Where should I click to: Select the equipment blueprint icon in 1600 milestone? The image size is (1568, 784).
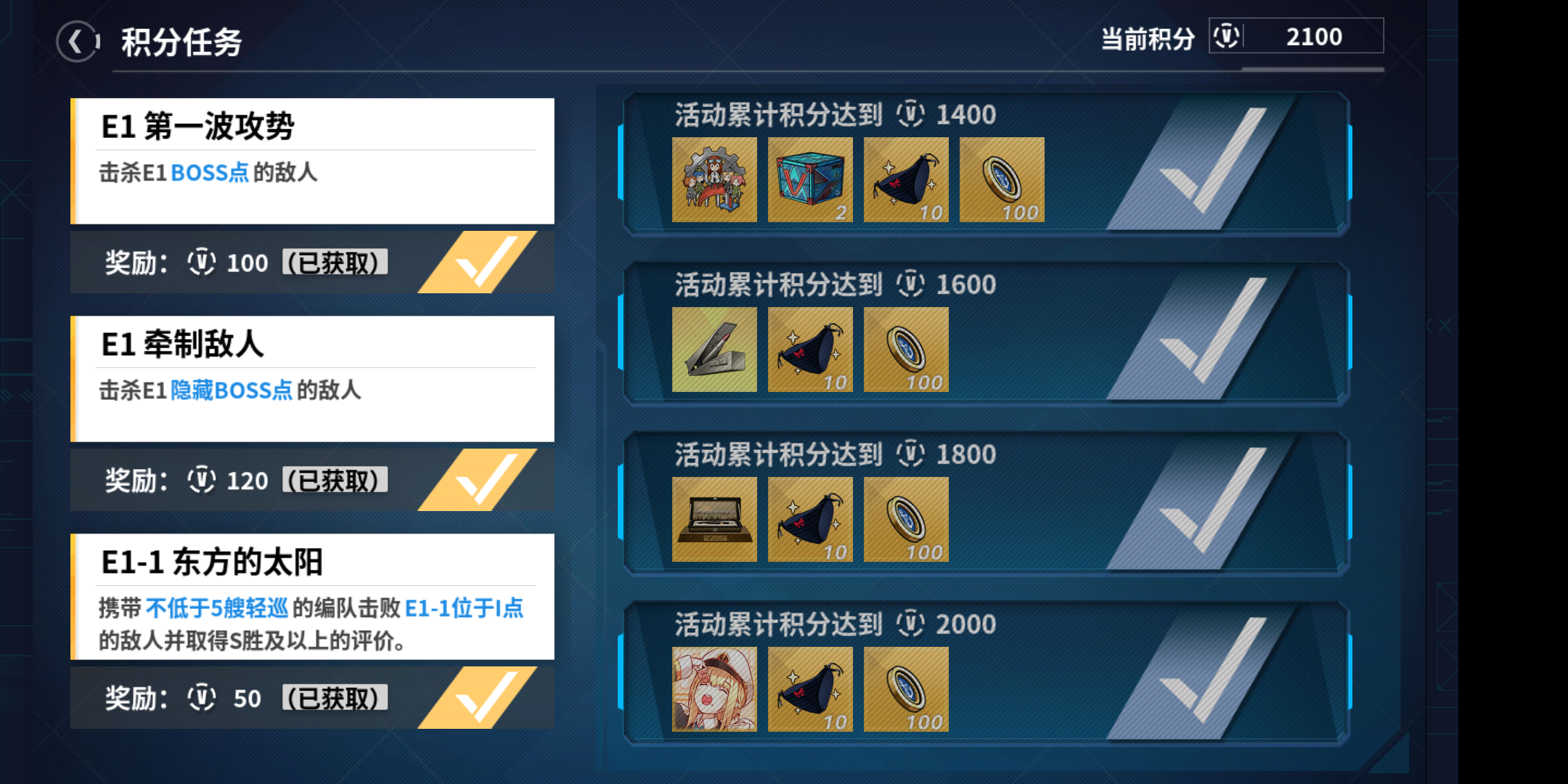[x=714, y=349]
